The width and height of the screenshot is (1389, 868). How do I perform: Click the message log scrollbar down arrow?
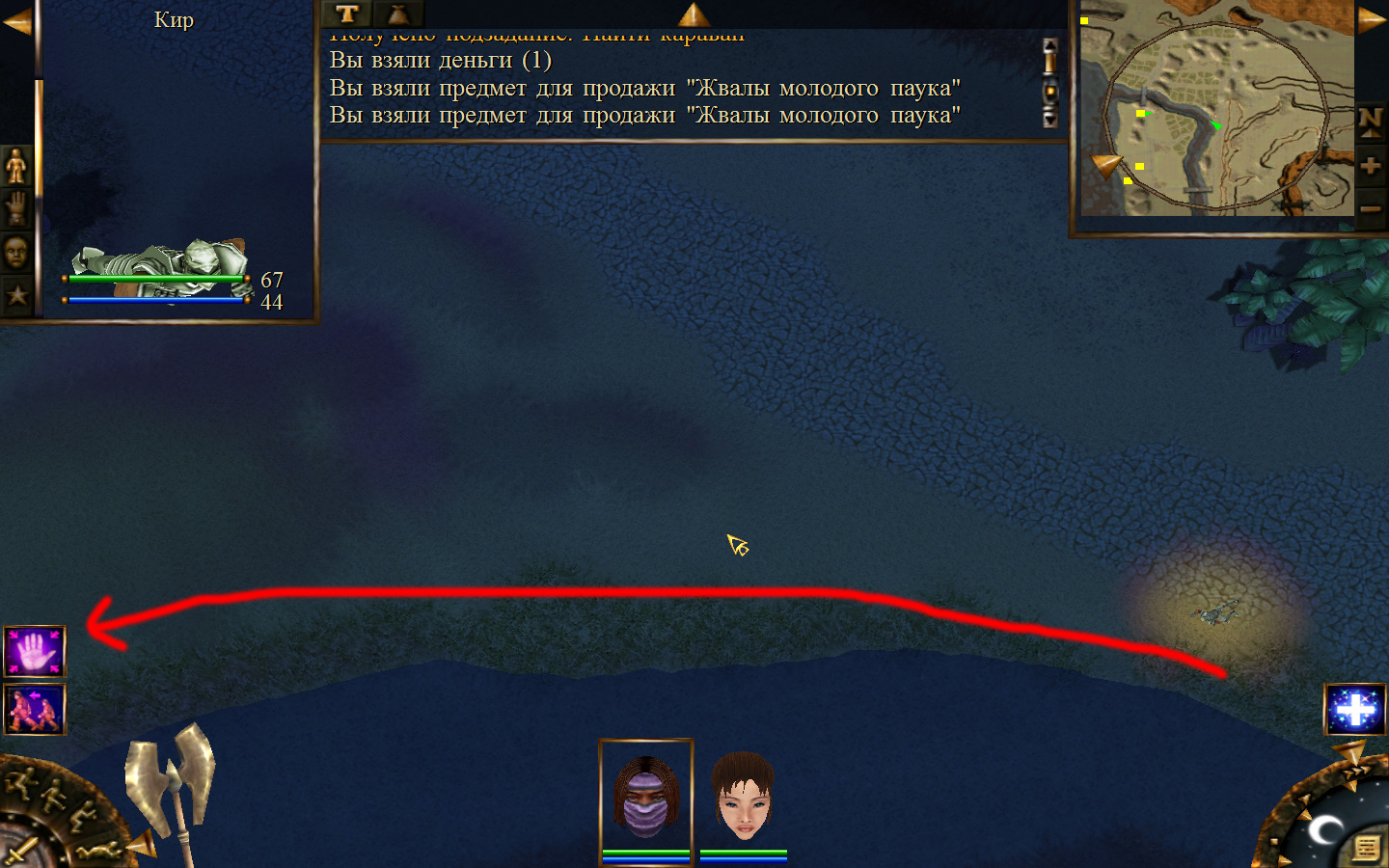1050,119
